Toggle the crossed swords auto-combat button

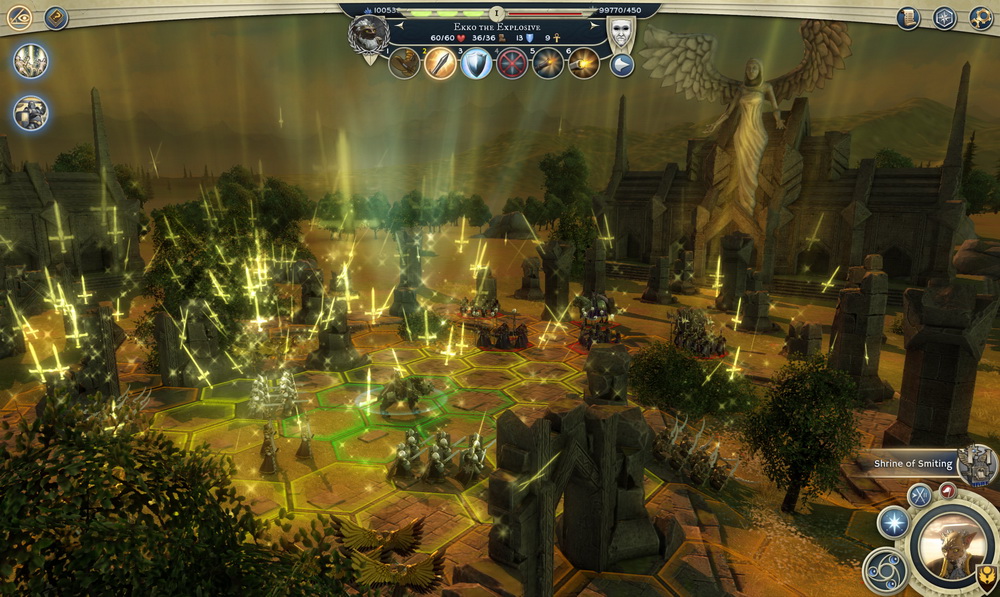[x=919, y=494]
